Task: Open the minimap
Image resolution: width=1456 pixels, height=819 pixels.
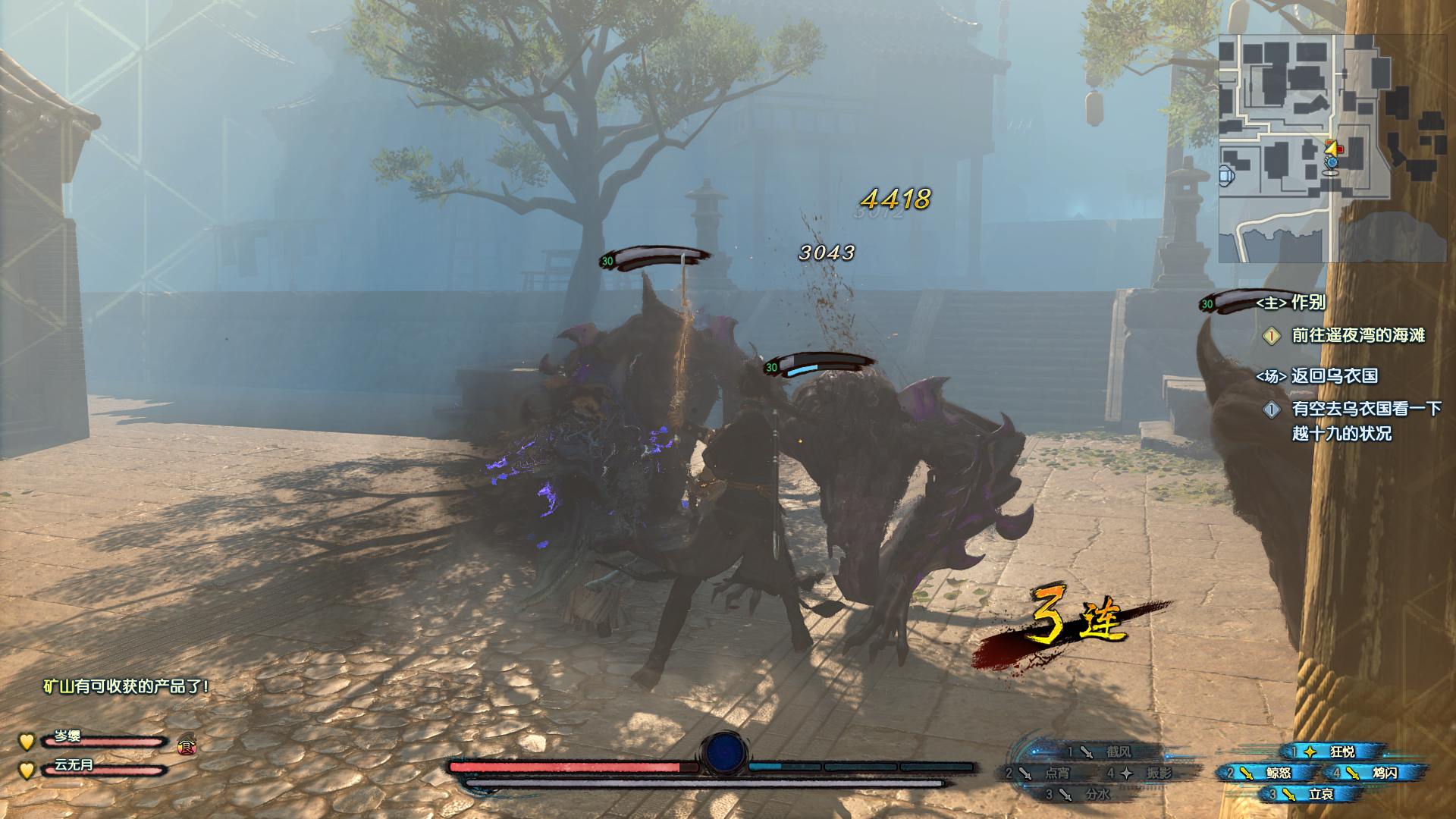Action: (1332, 149)
